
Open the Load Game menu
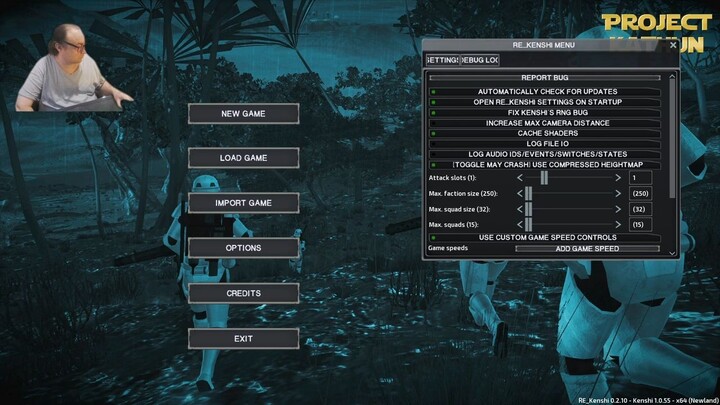(243, 158)
